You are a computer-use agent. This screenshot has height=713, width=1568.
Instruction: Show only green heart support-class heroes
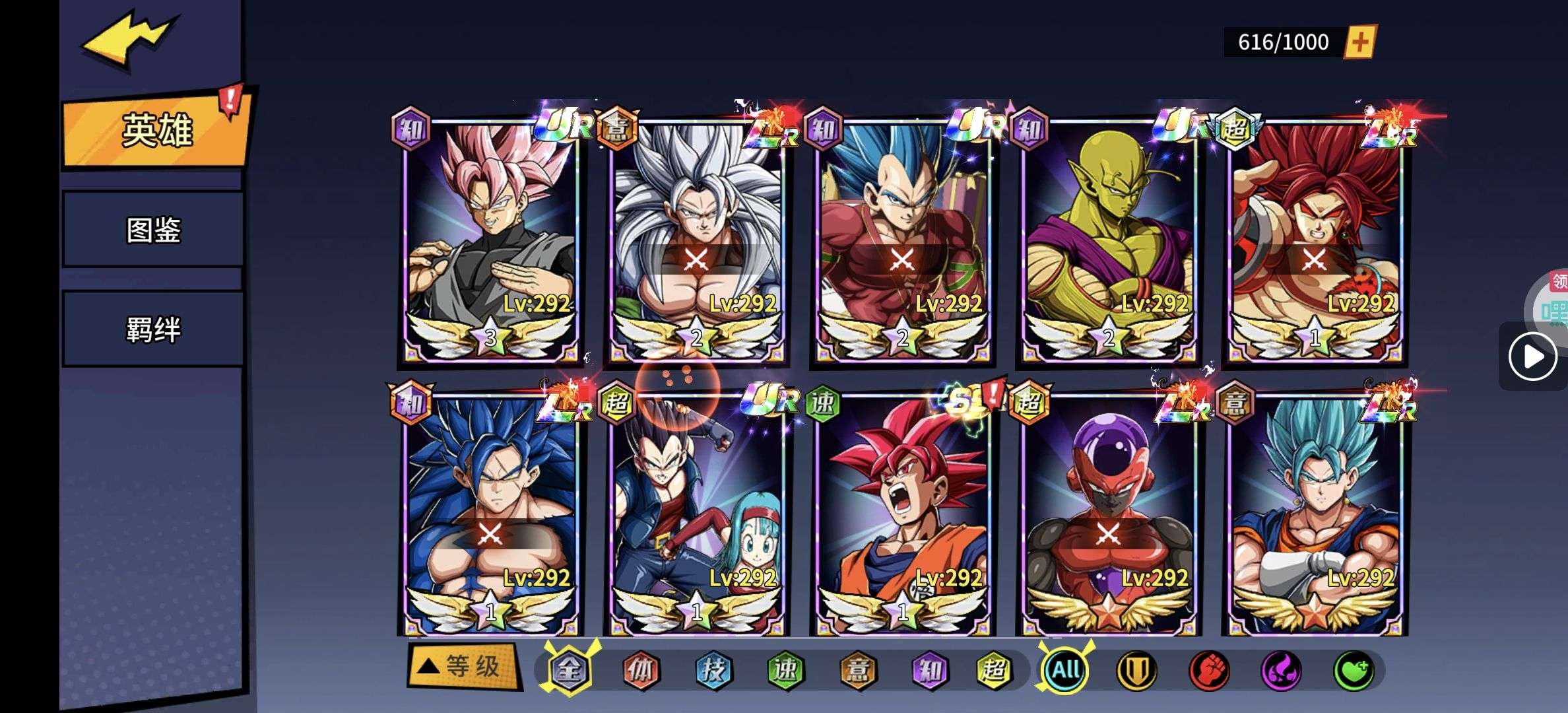tap(1354, 671)
